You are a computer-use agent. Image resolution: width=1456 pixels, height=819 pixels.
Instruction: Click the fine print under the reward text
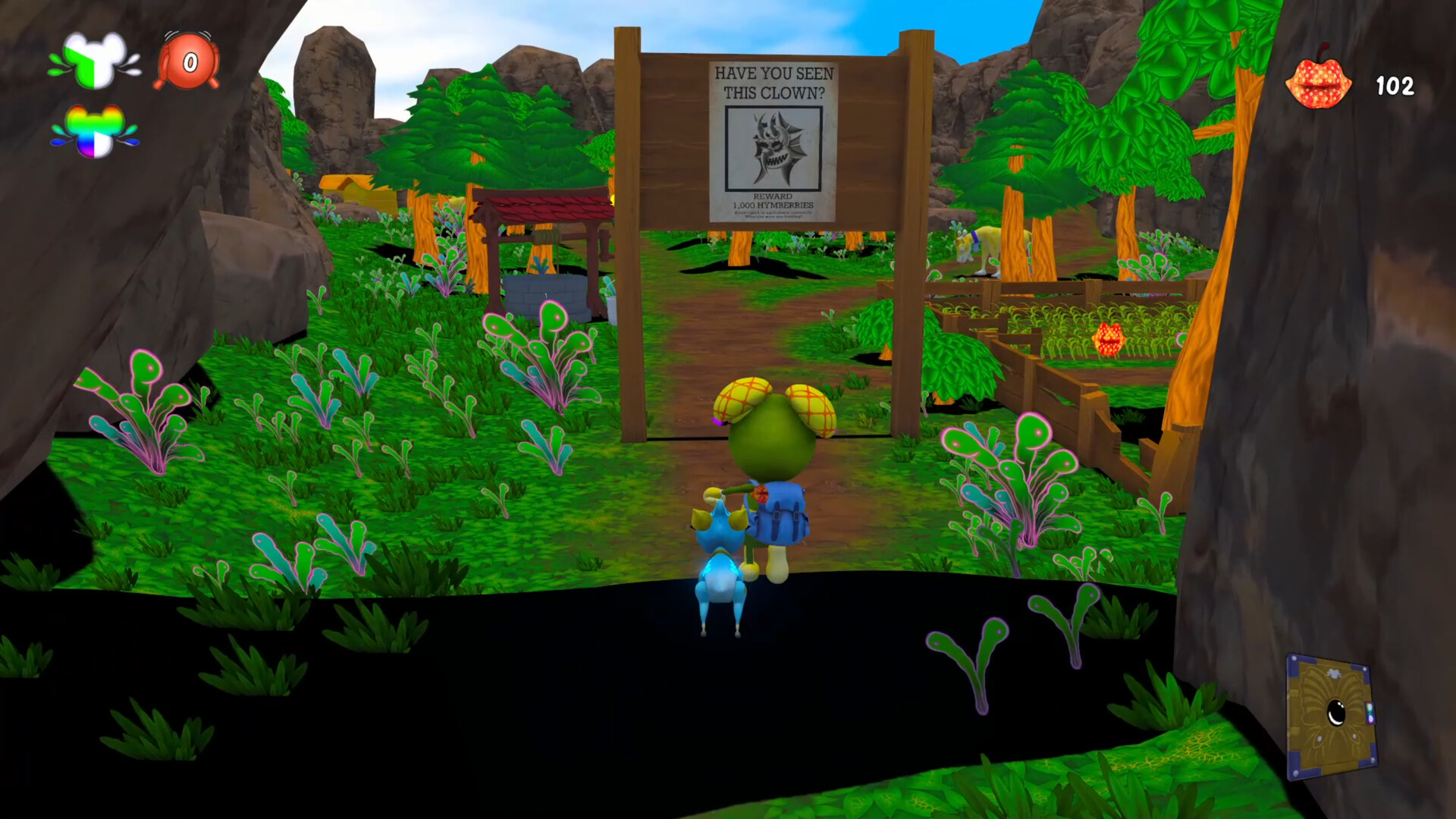click(772, 214)
